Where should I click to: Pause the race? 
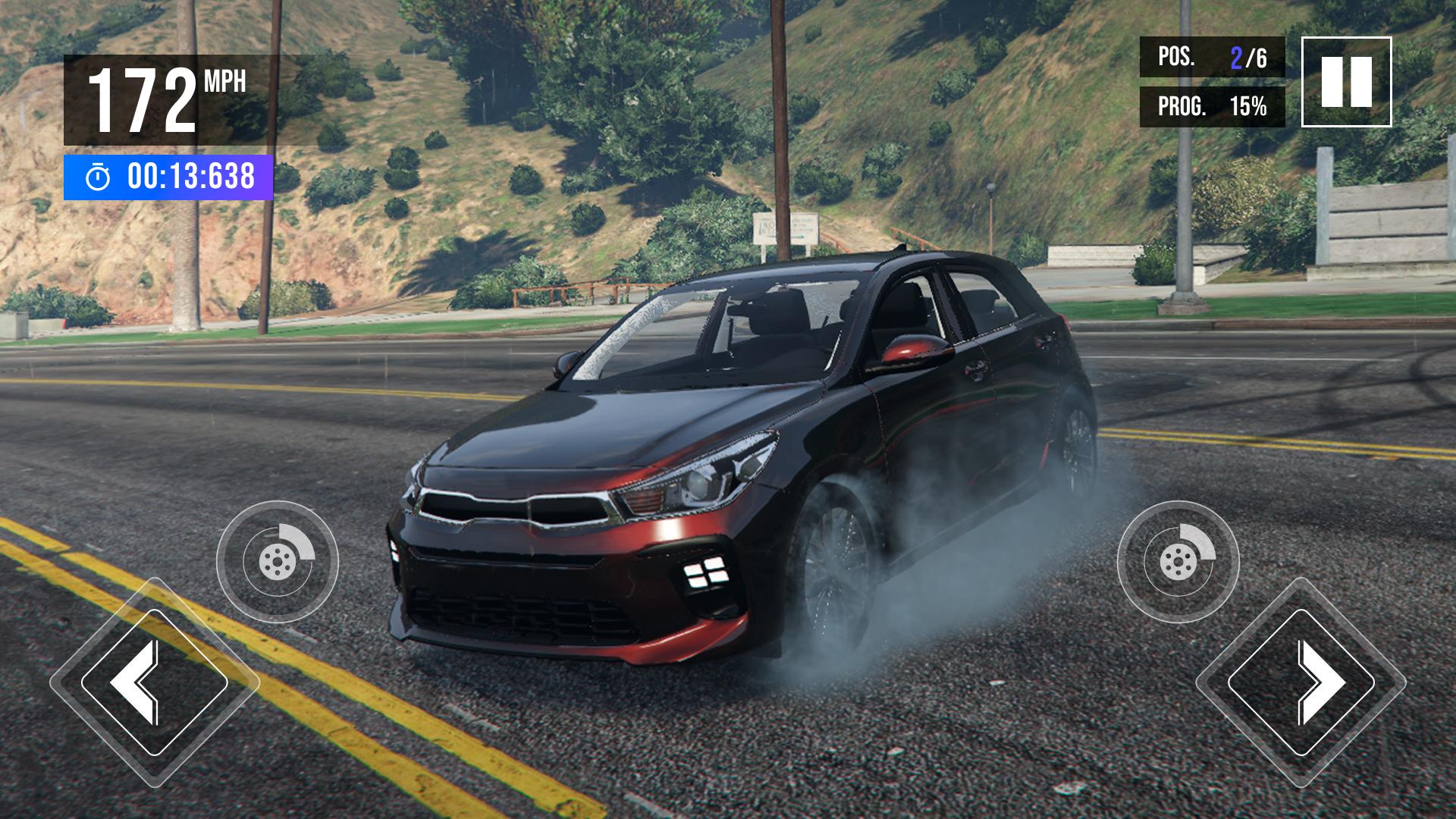(x=1346, y=81)
